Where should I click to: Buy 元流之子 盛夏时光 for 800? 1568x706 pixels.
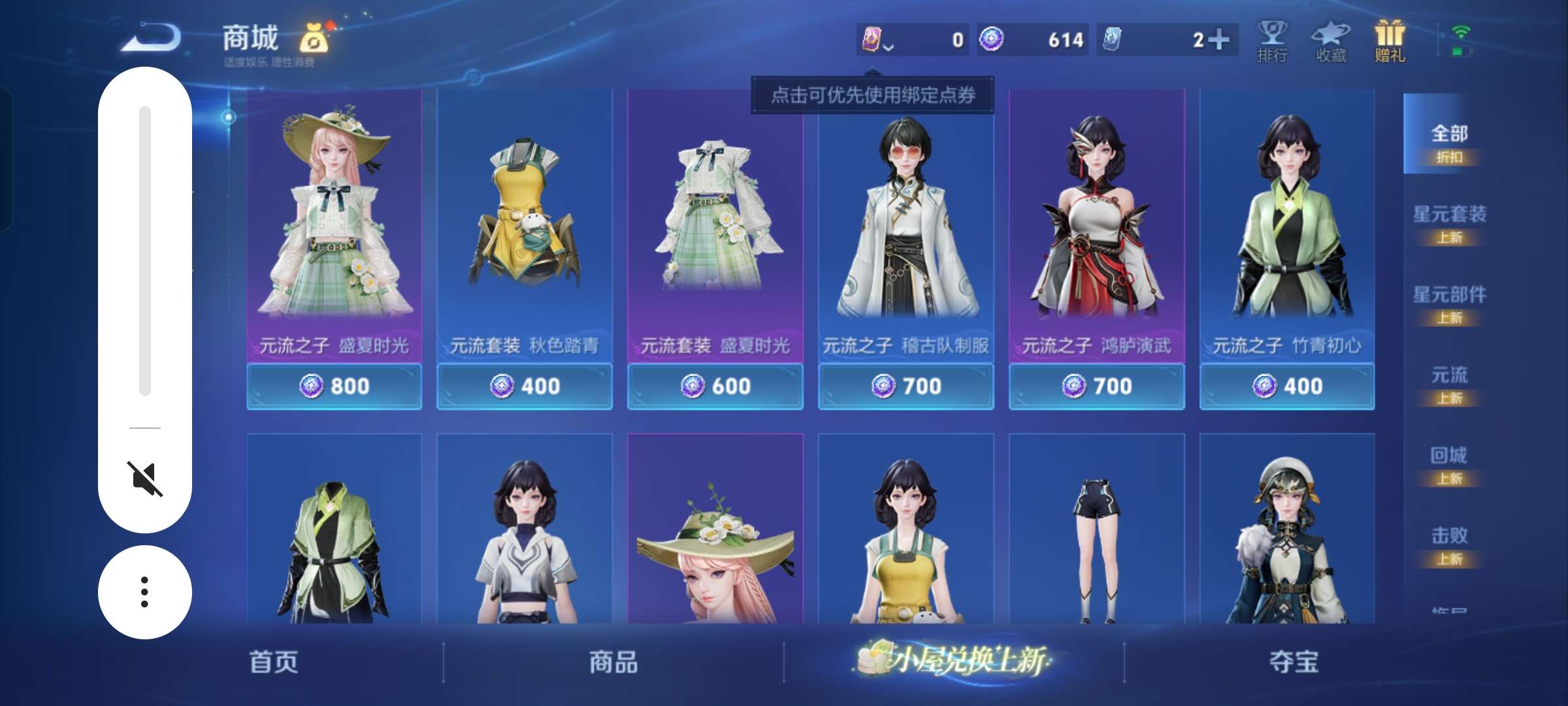tap(335, 386)
